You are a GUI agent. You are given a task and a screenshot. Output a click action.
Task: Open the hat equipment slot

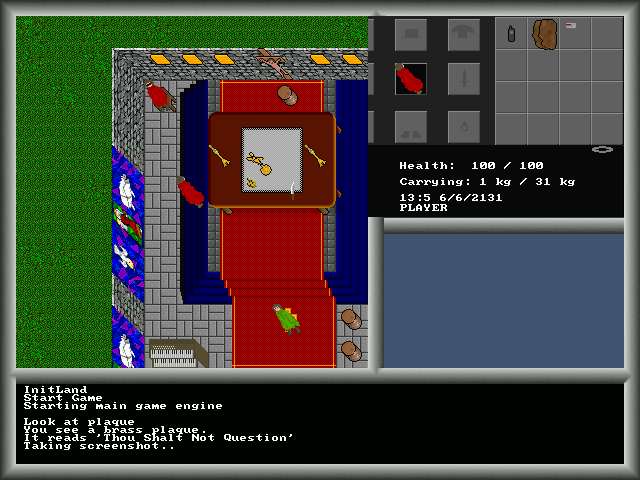coord(410,34)
